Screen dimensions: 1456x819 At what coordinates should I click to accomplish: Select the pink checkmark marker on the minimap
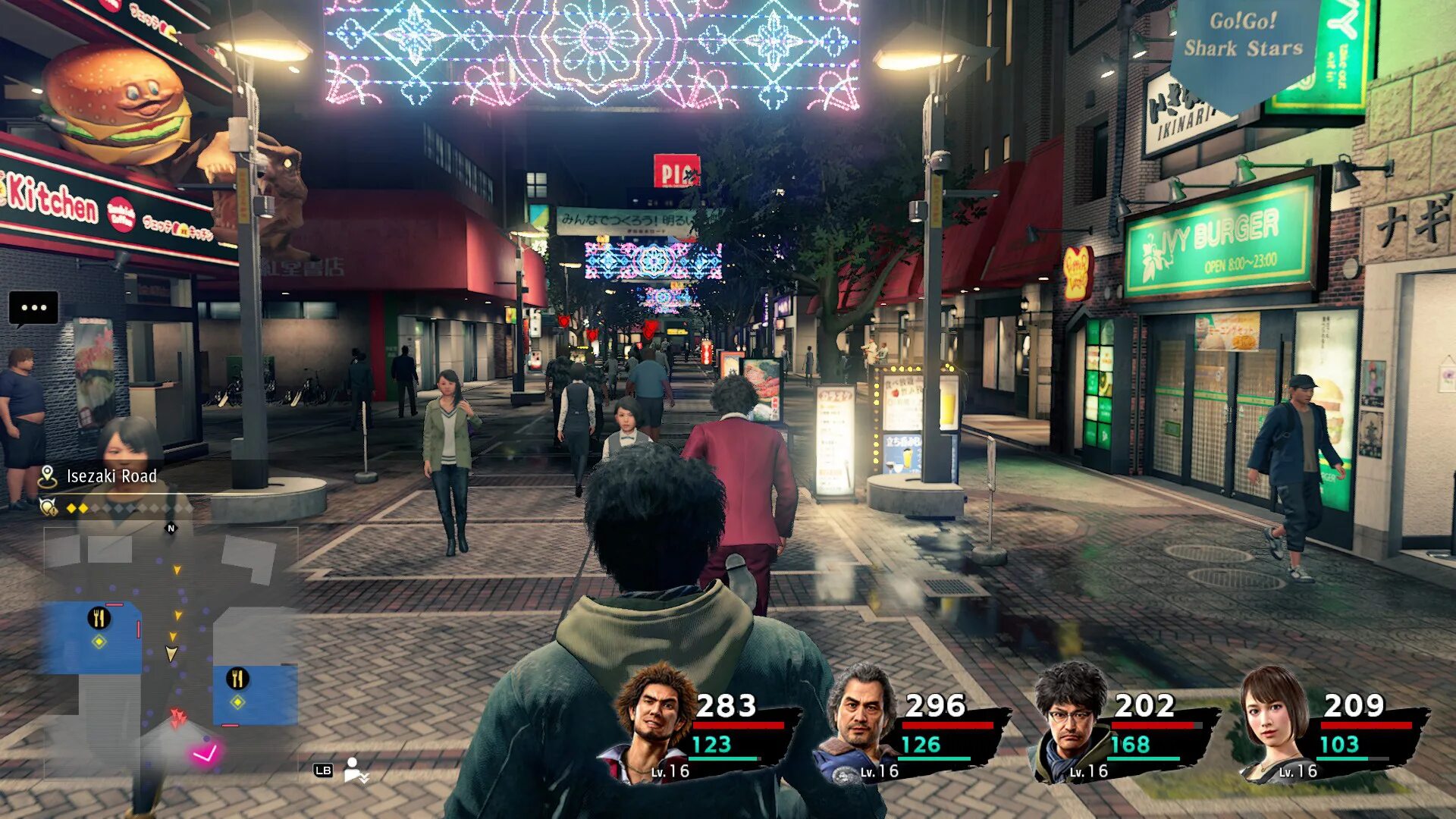point(205,752)
